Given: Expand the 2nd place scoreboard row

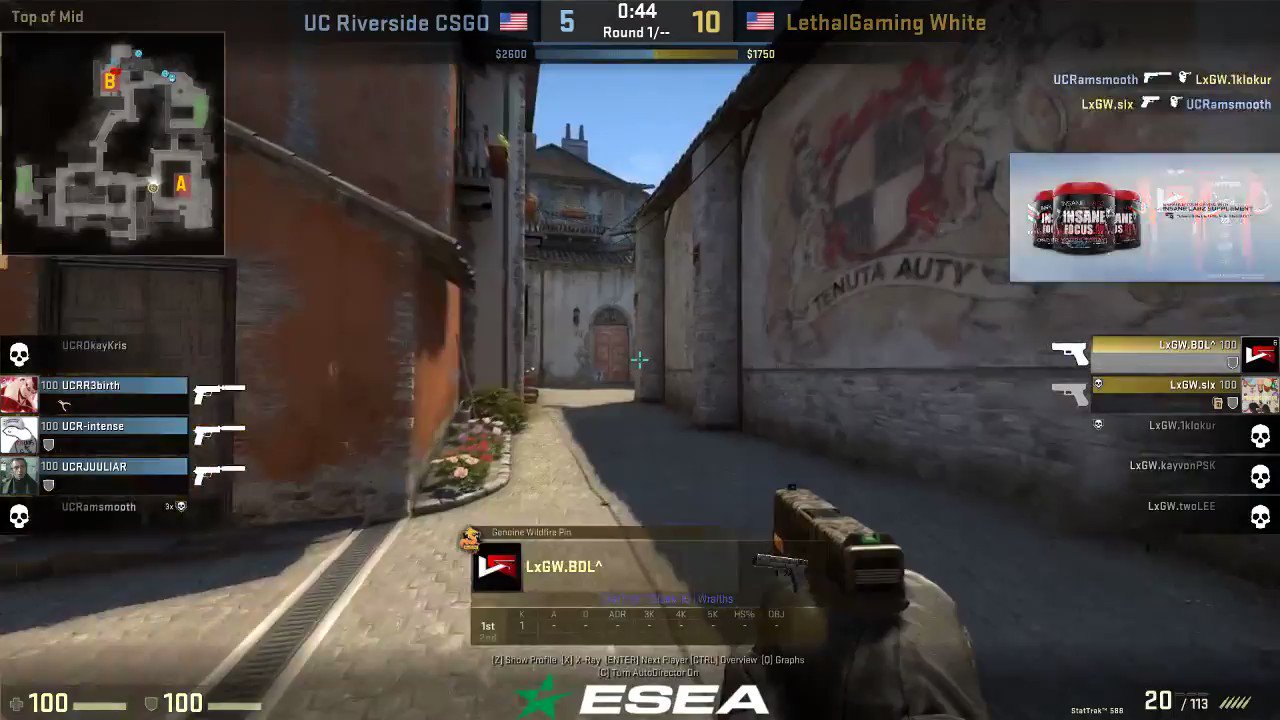Looking at the screenshot, I should point(488,637).
